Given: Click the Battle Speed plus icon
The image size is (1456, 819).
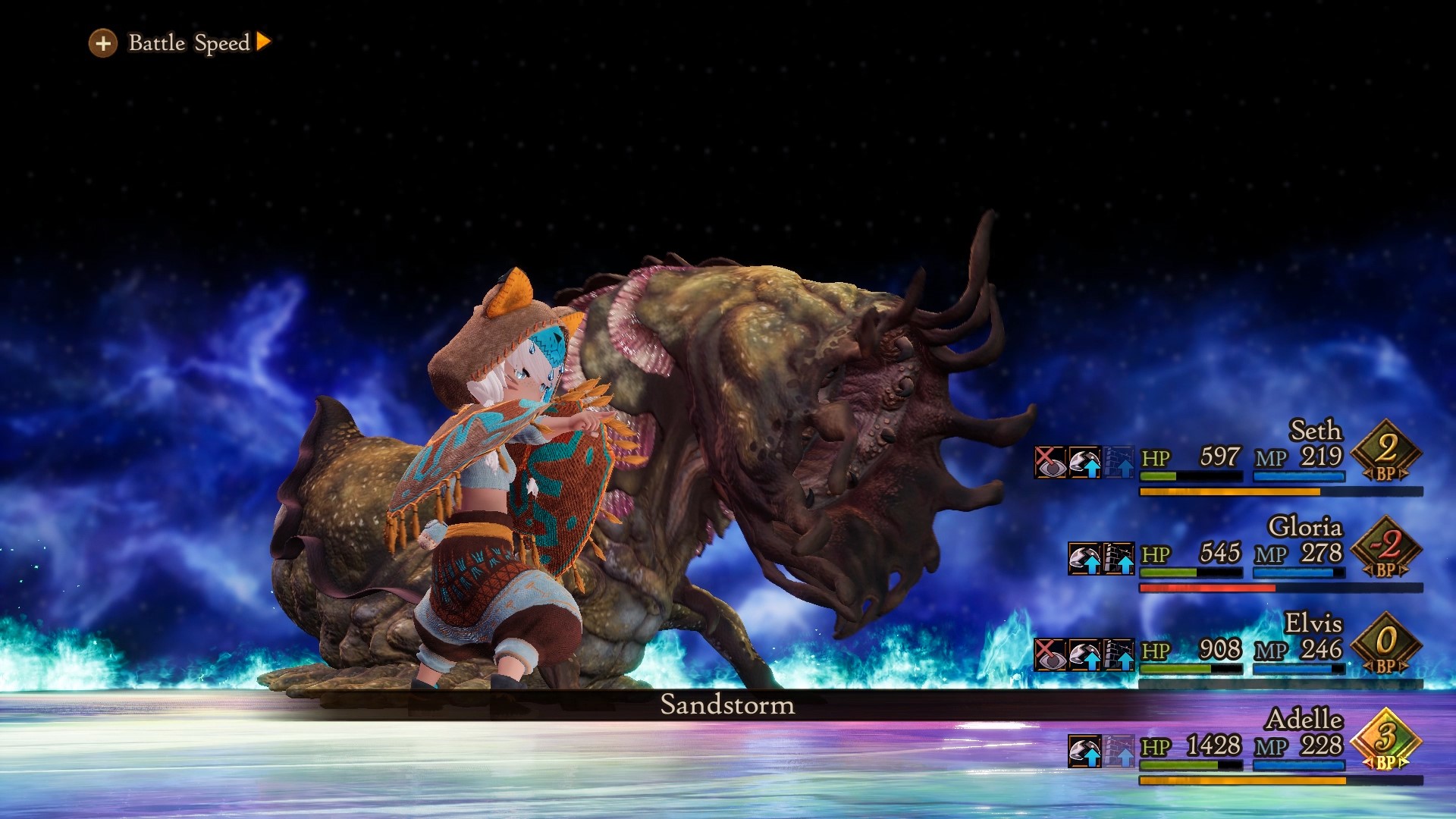Looking at the screenshot, I should pyautogui.click(x=103, y=43).
